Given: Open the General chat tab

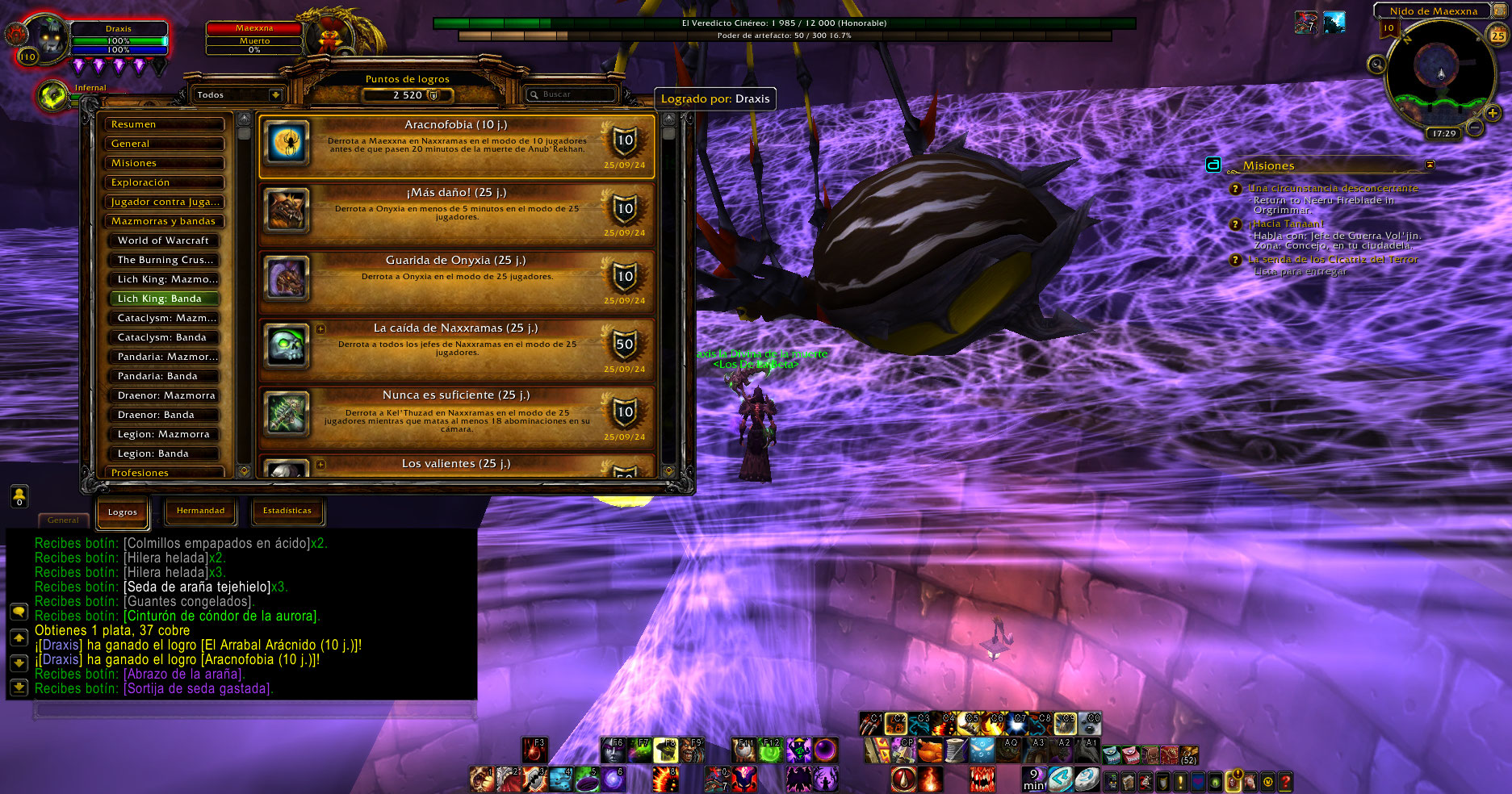Looking at the screenshot, I should (x=63, y=520).
